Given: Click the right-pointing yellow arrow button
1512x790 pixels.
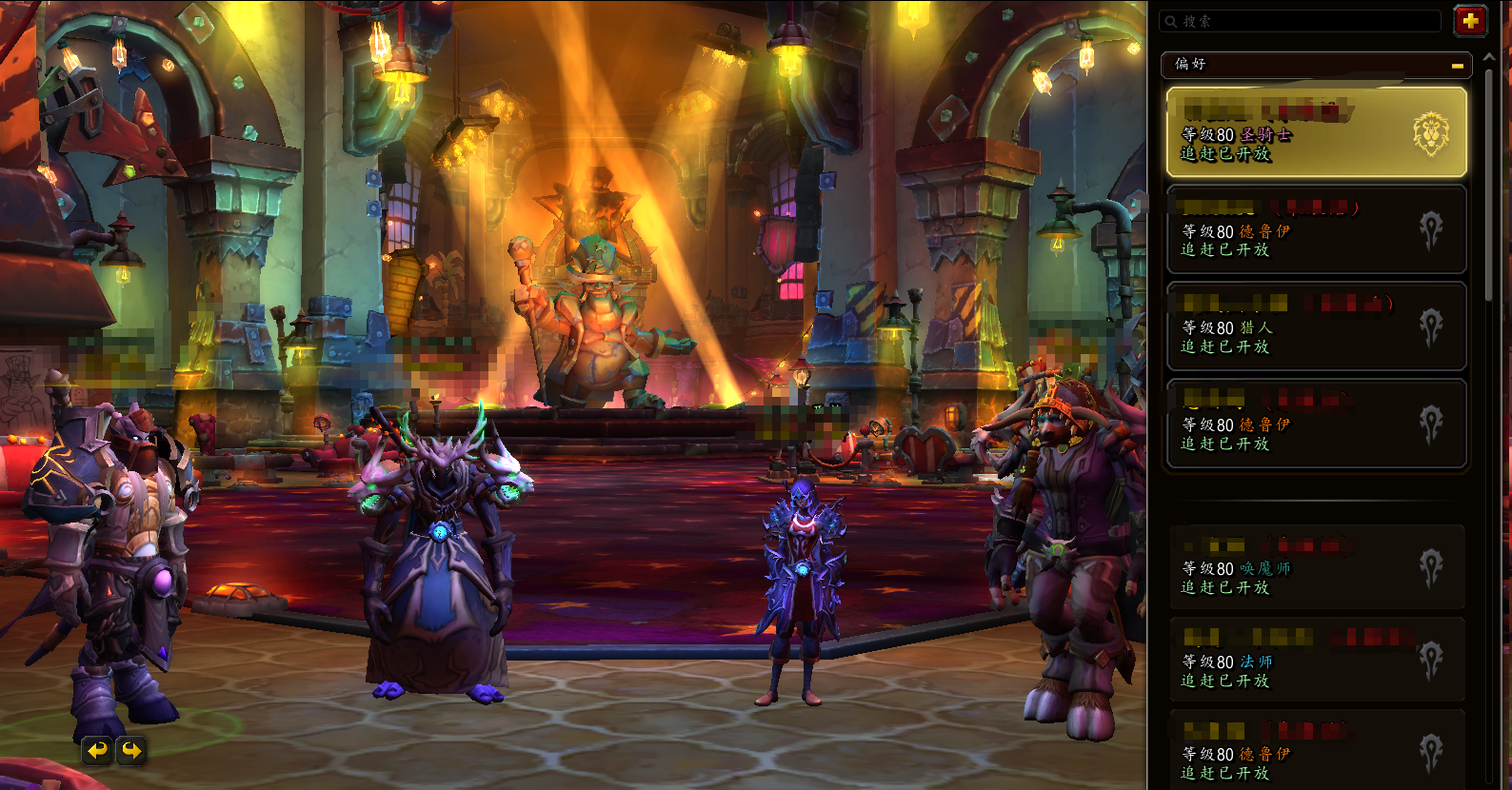Looking at the screenshot, I should pyautogui.click(x=131, y=751).
